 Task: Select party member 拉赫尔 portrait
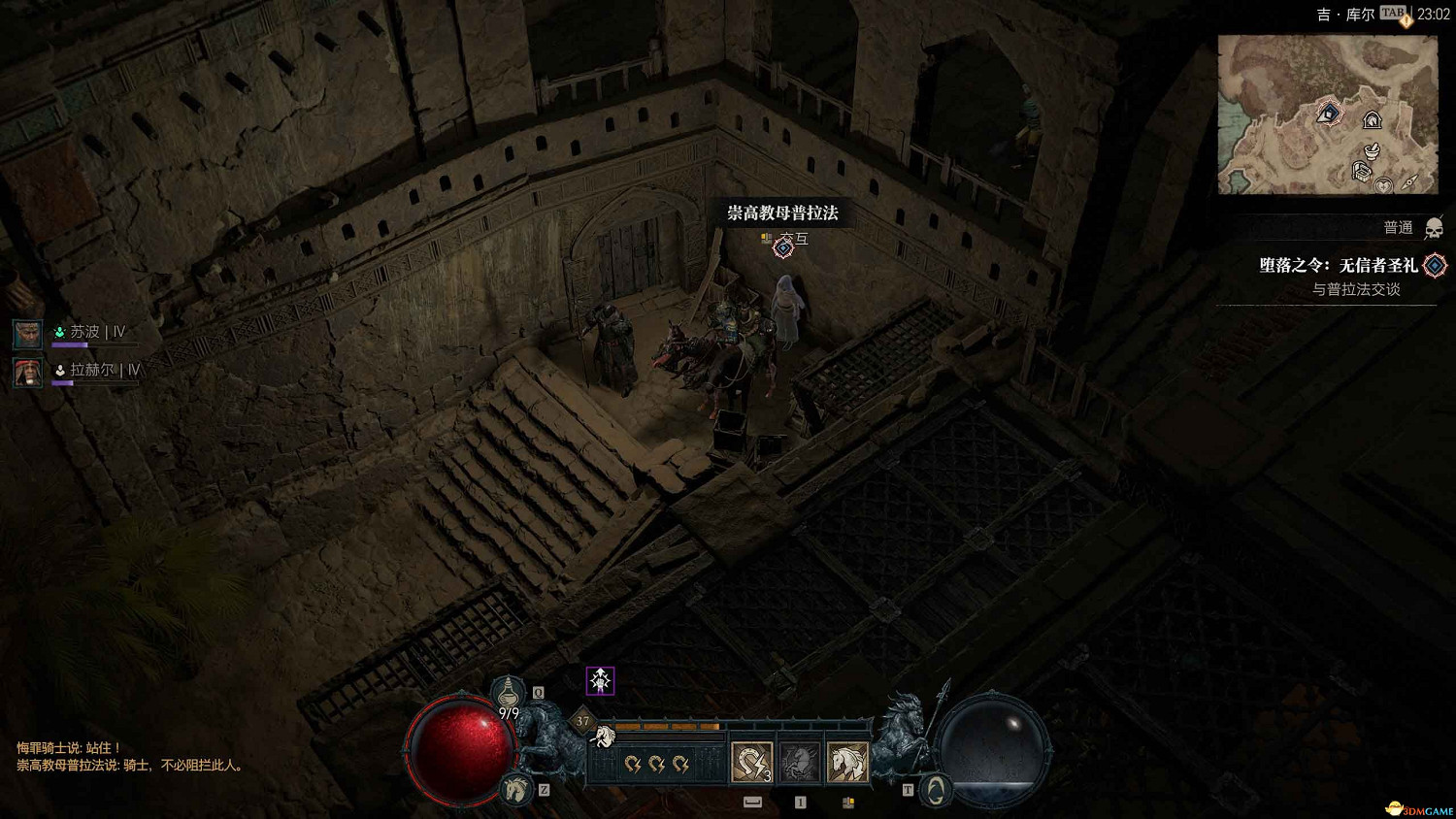pyautogui.click(x=27, y=372)
